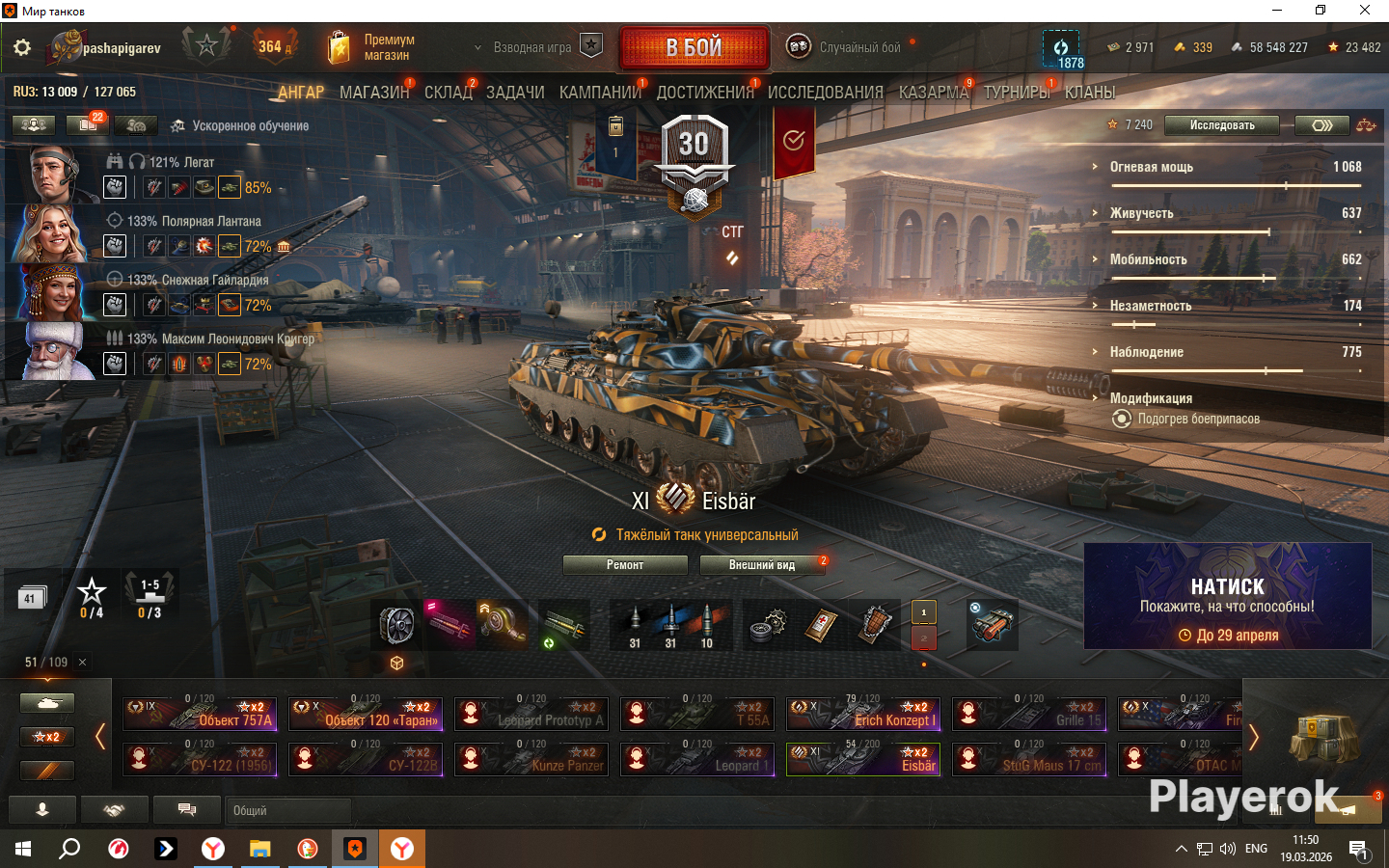This screenshot has width=1389, height=868.
Task: Expand the Случайный бой mode selector
Action: pyautogui.click(x=849, y=47)
